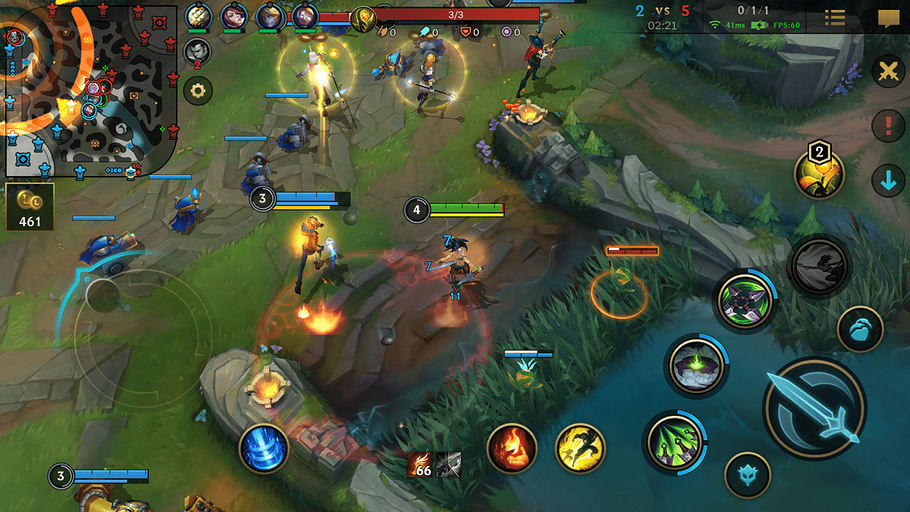
Task: Cast the green shuriken ability
Action: (746, 301)
